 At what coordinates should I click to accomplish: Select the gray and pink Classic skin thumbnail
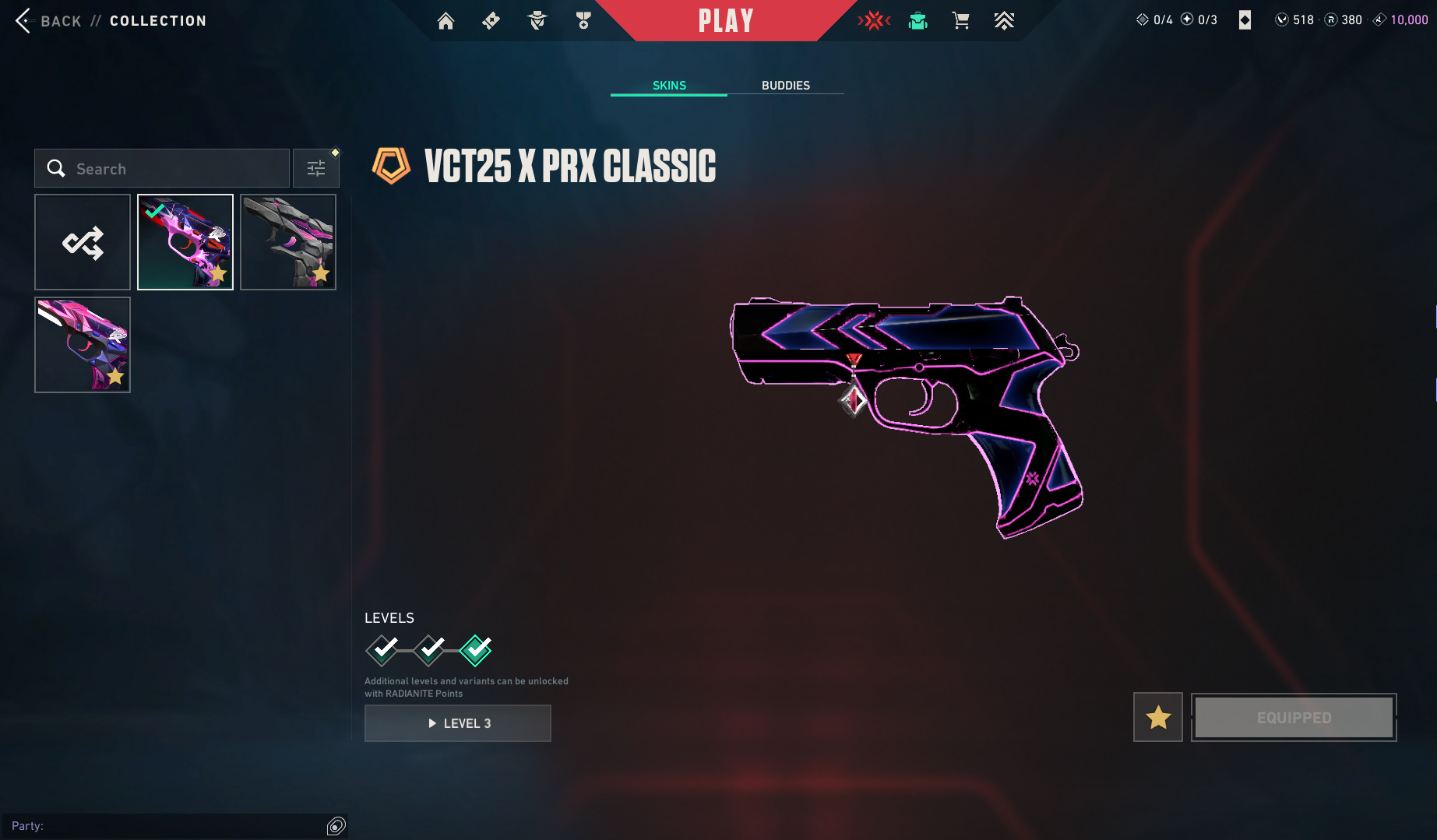(x=288, y=242)
